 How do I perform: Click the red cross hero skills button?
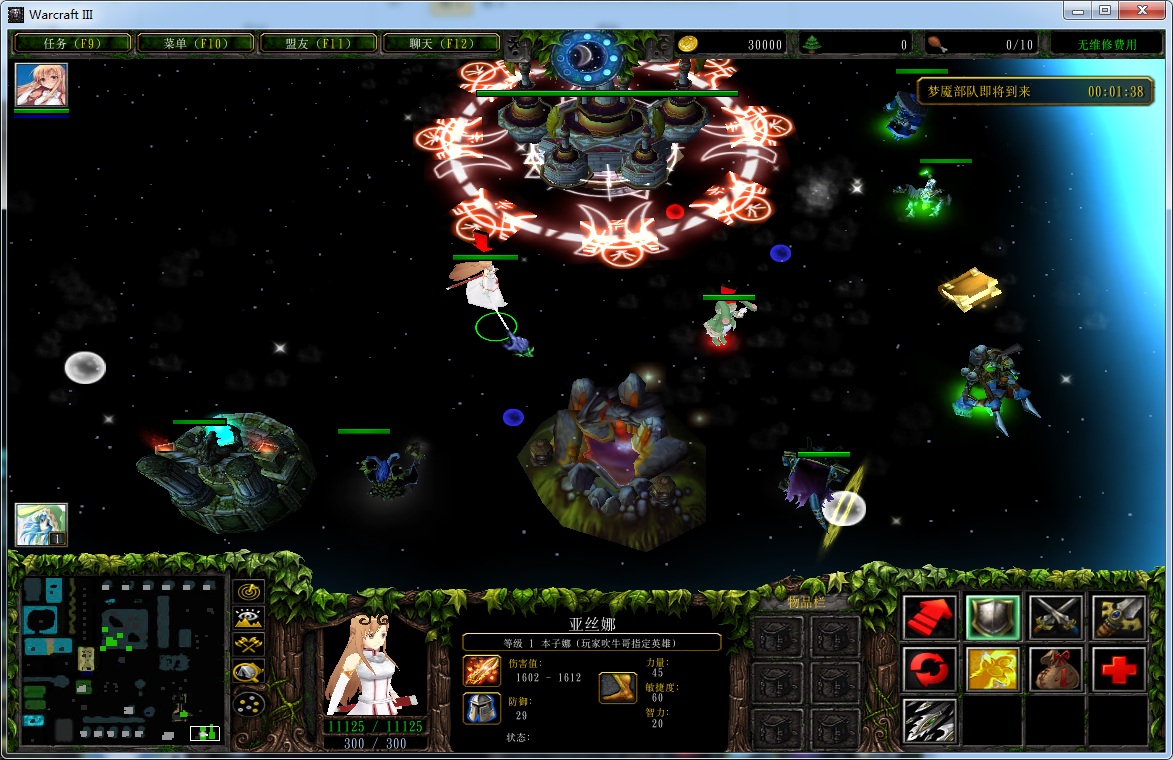[1118, 669]
